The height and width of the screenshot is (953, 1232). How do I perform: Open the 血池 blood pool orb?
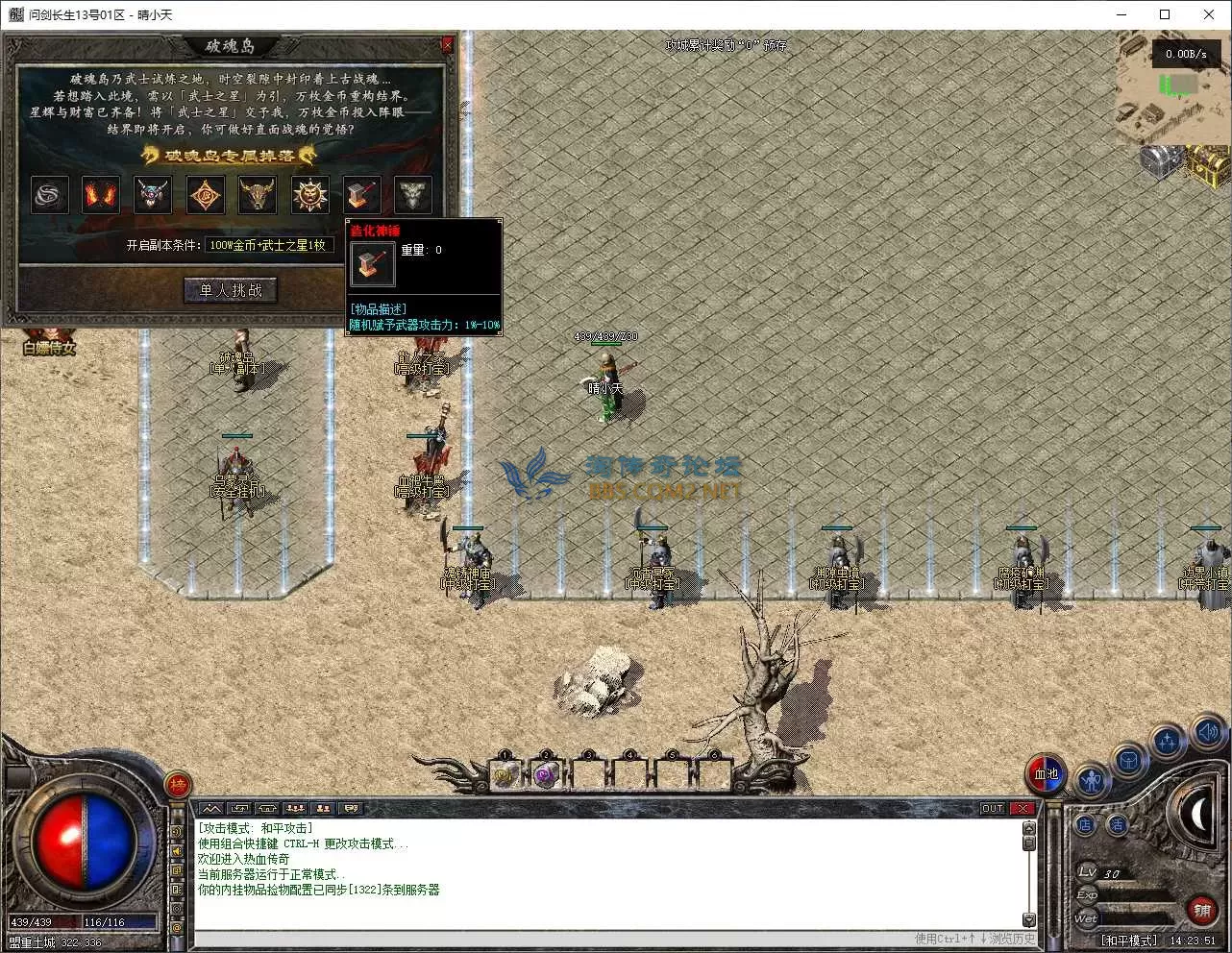click(x=1047, y=773)
